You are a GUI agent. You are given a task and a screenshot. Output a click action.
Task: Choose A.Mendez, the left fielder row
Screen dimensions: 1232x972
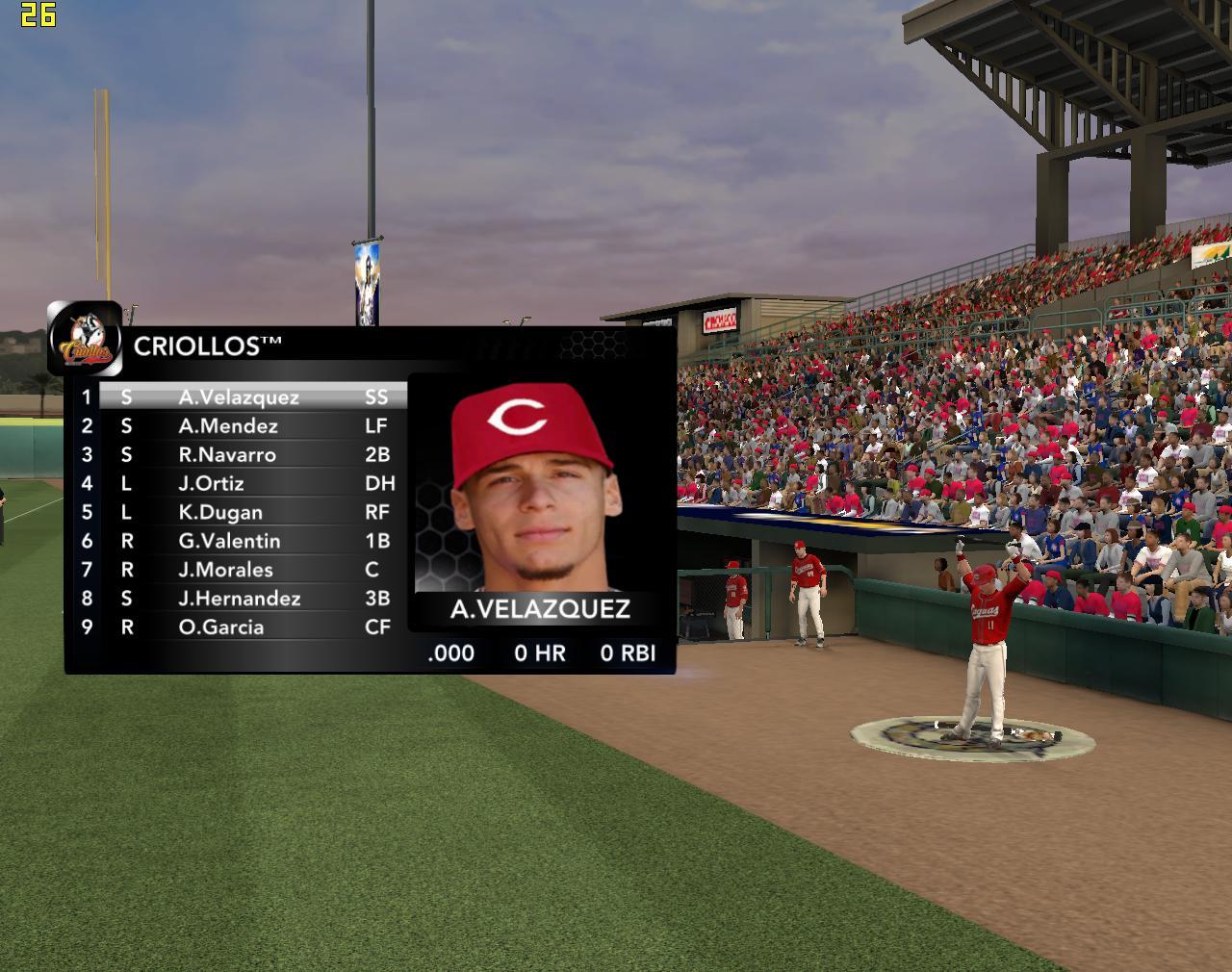228,426
